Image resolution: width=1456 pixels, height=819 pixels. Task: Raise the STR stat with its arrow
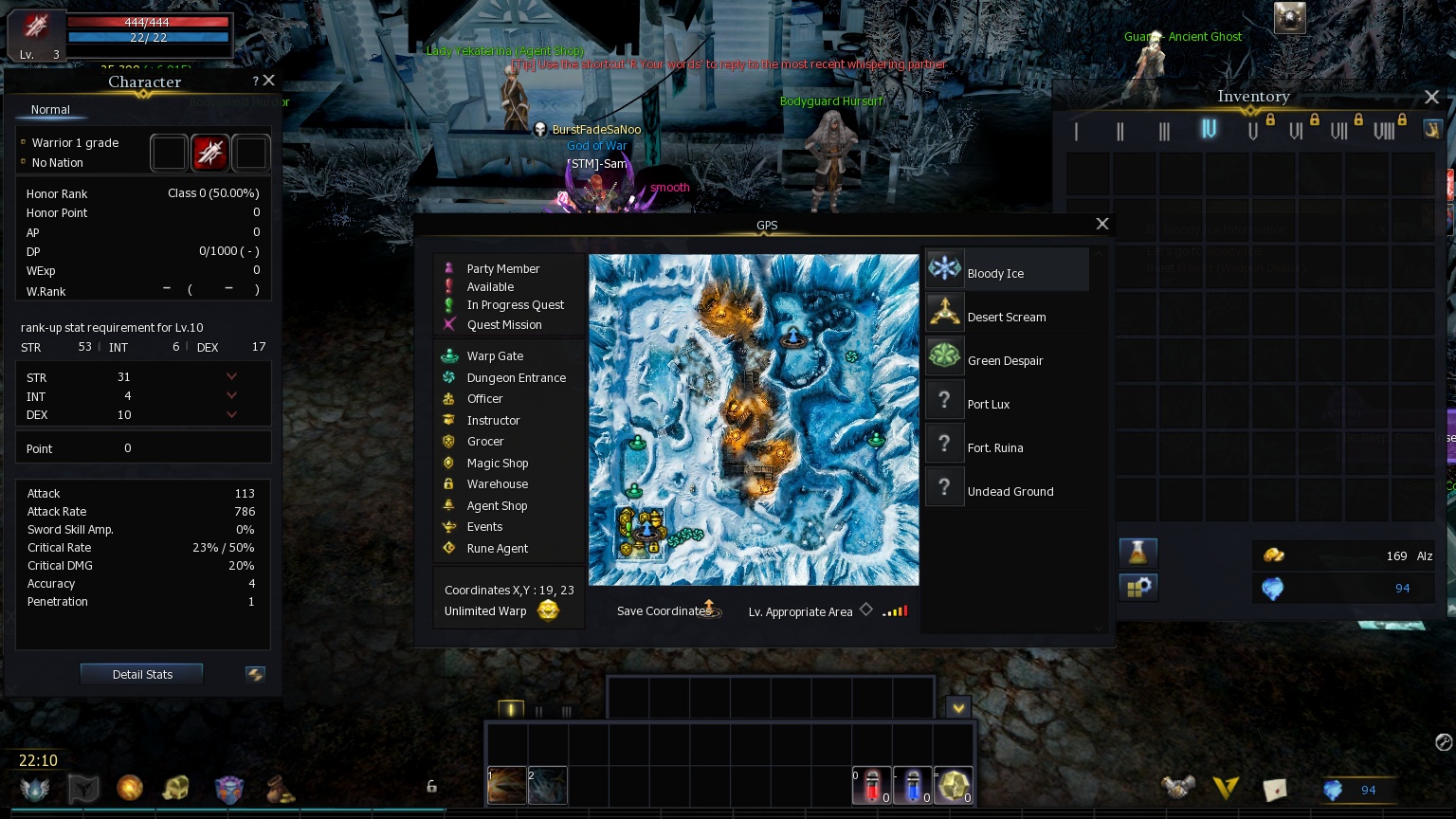[231, 376]
